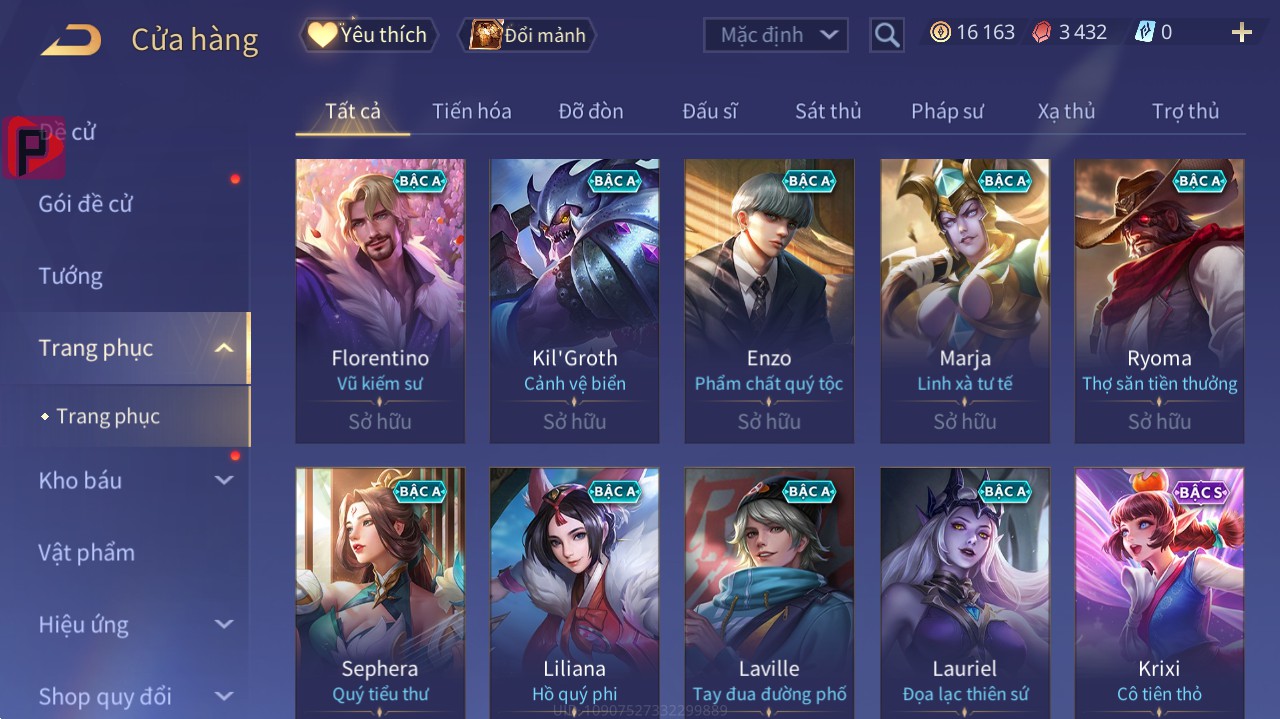
Task: Select the Sát thủ tab
Action: coord(827,111)
